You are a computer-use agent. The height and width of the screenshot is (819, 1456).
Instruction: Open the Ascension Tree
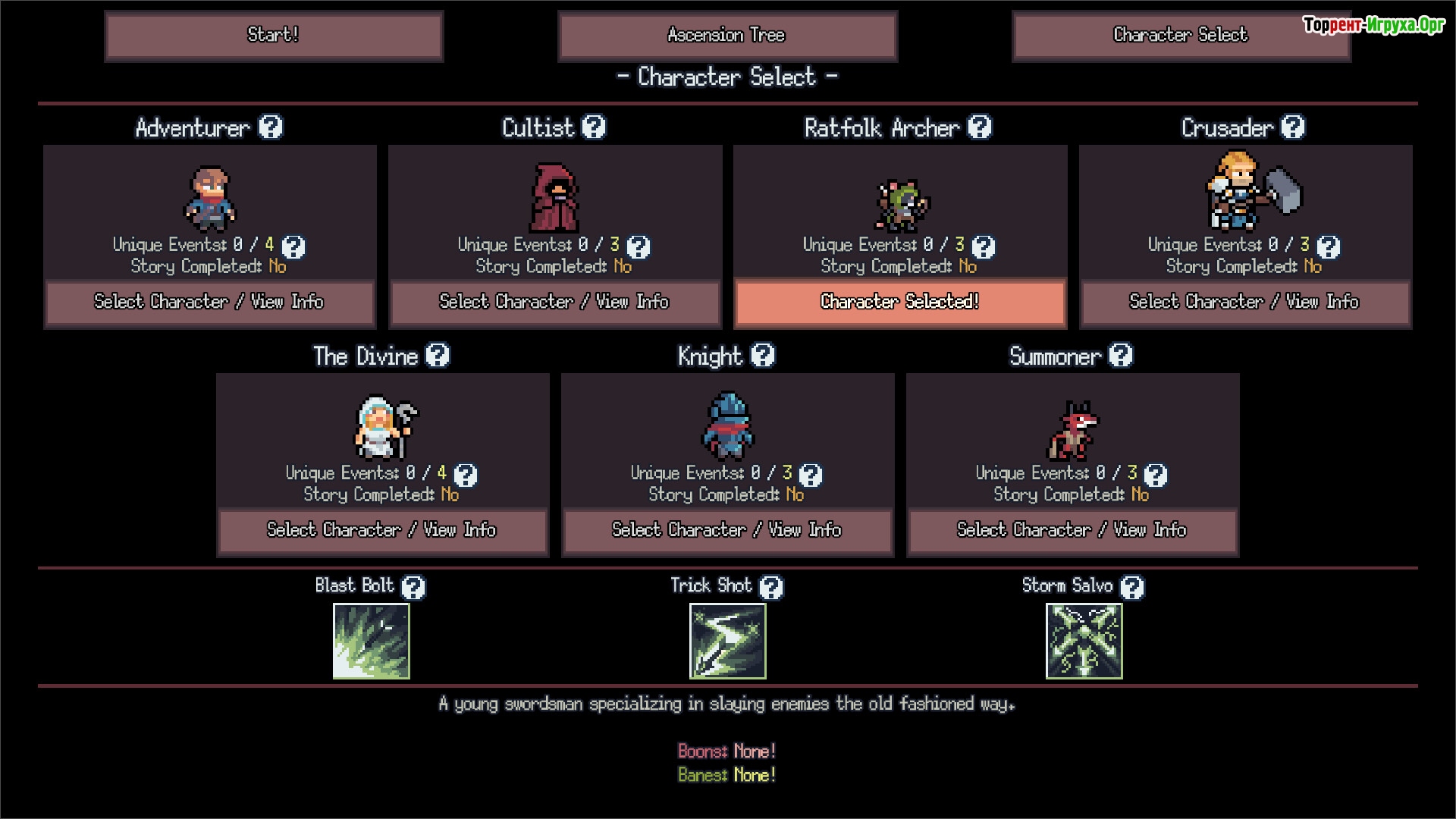(727, 36)
